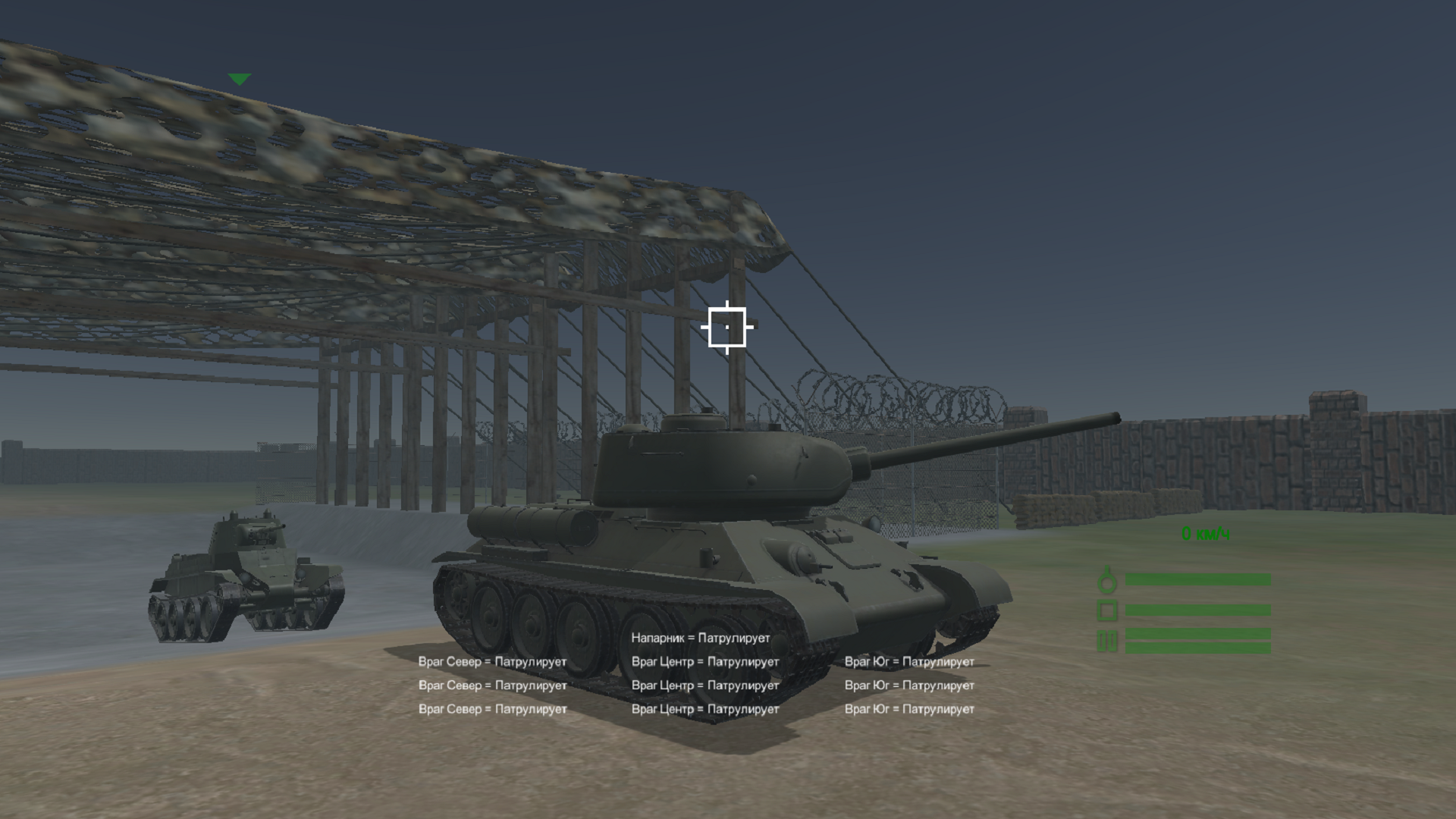1456x819 pixels.
Task: Click the first Враг Юг = Патрулирует entry
Action: [909, 661]
